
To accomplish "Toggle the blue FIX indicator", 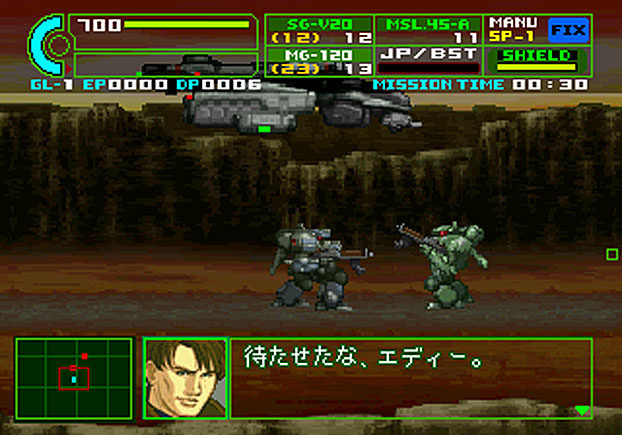I will coord(567,29).
